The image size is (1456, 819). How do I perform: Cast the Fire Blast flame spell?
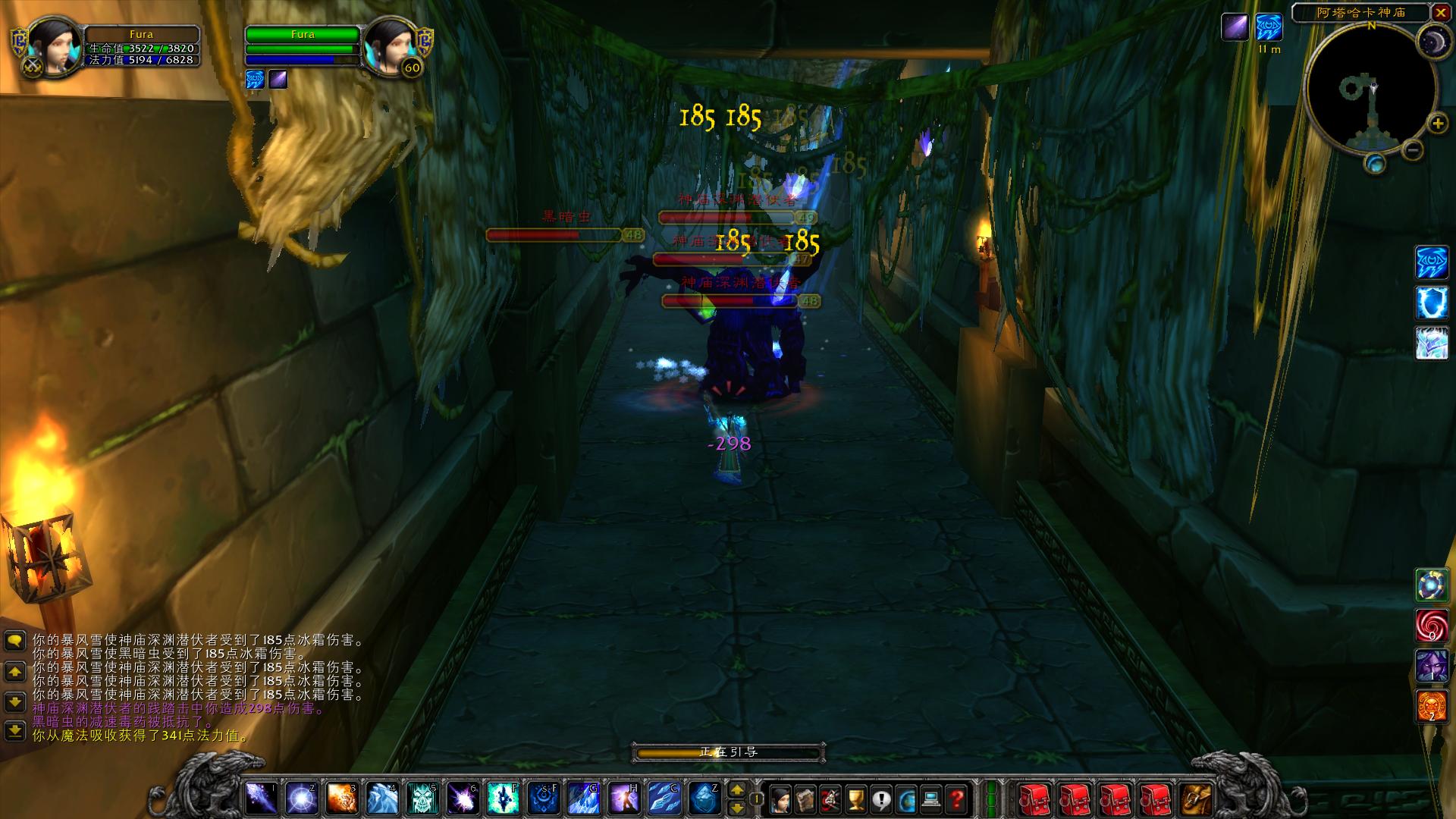point(342,799)
